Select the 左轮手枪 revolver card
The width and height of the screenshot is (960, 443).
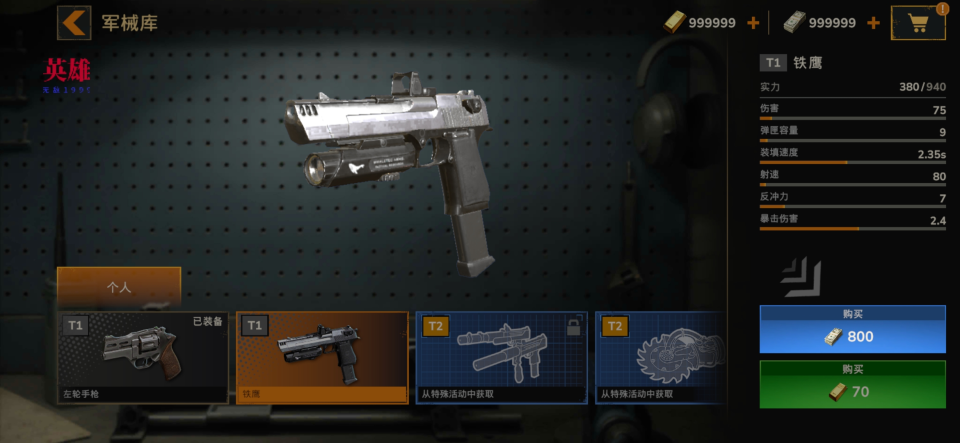pyautogui.click(x=143, y=357)
